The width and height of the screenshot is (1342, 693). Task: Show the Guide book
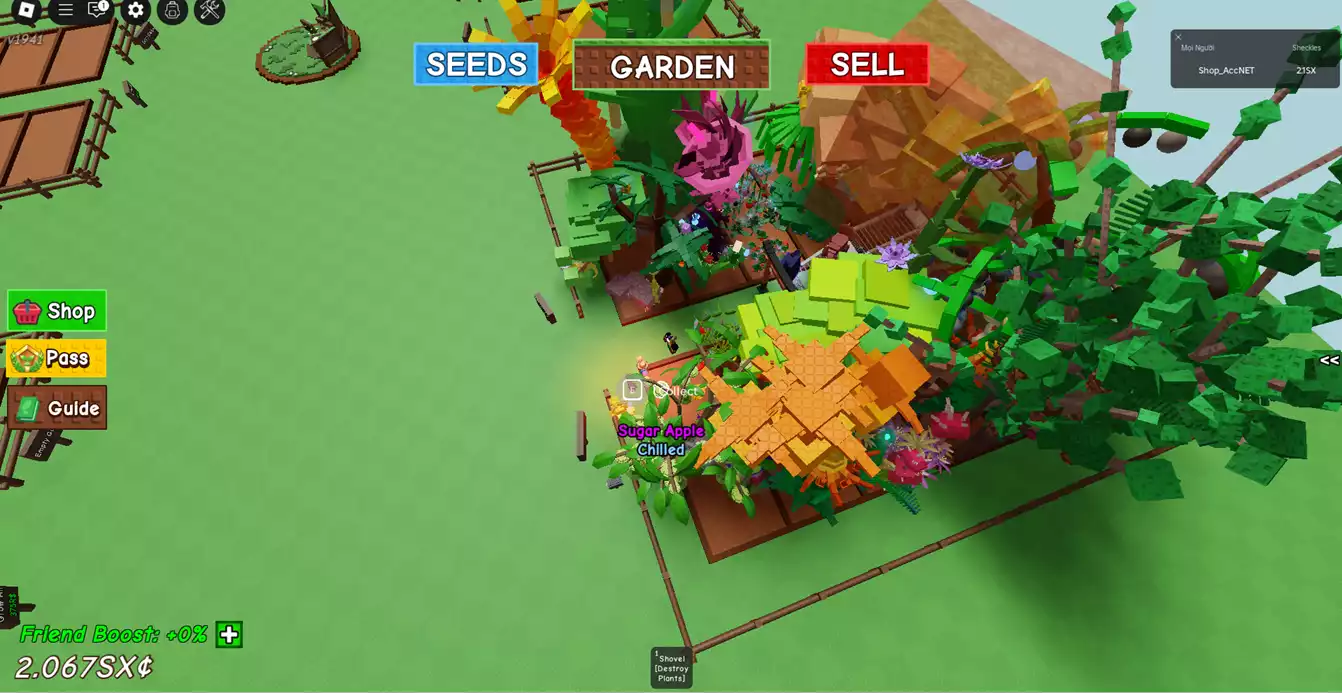[x=57, y=408]
